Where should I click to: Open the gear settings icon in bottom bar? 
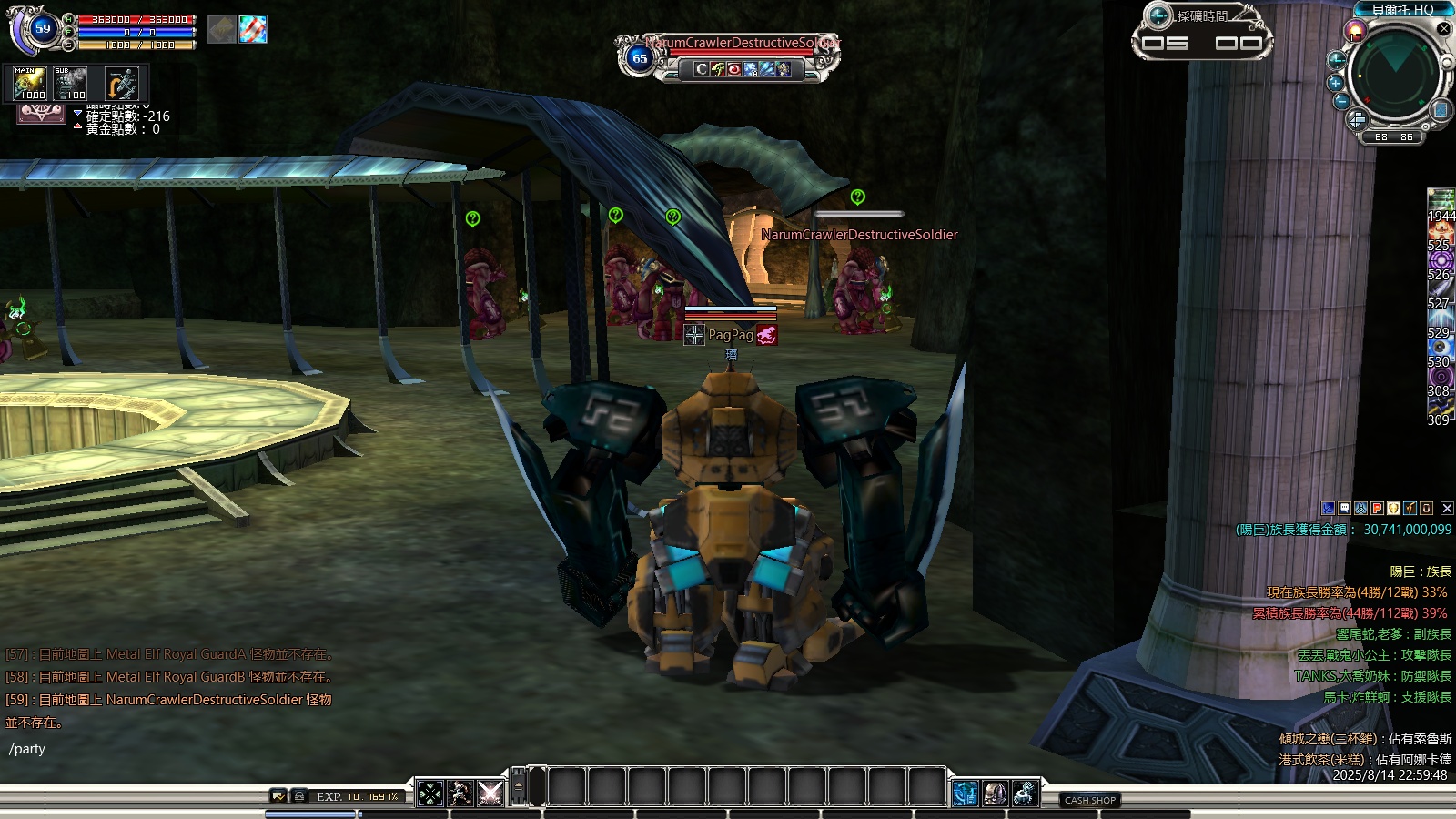(1025, 794)
